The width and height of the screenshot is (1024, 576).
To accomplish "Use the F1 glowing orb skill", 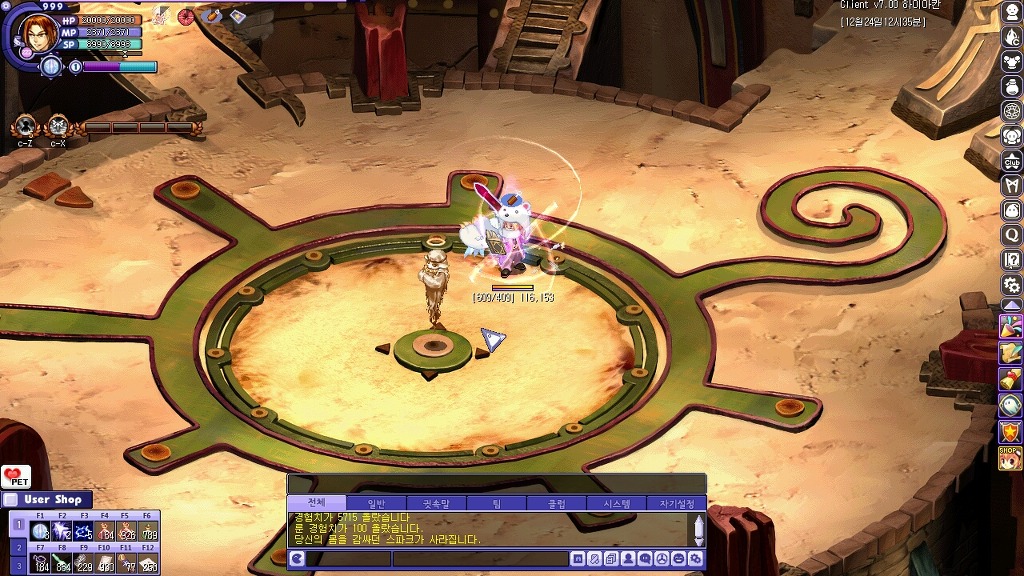I will pyautogui.click(x=40, y=530).
